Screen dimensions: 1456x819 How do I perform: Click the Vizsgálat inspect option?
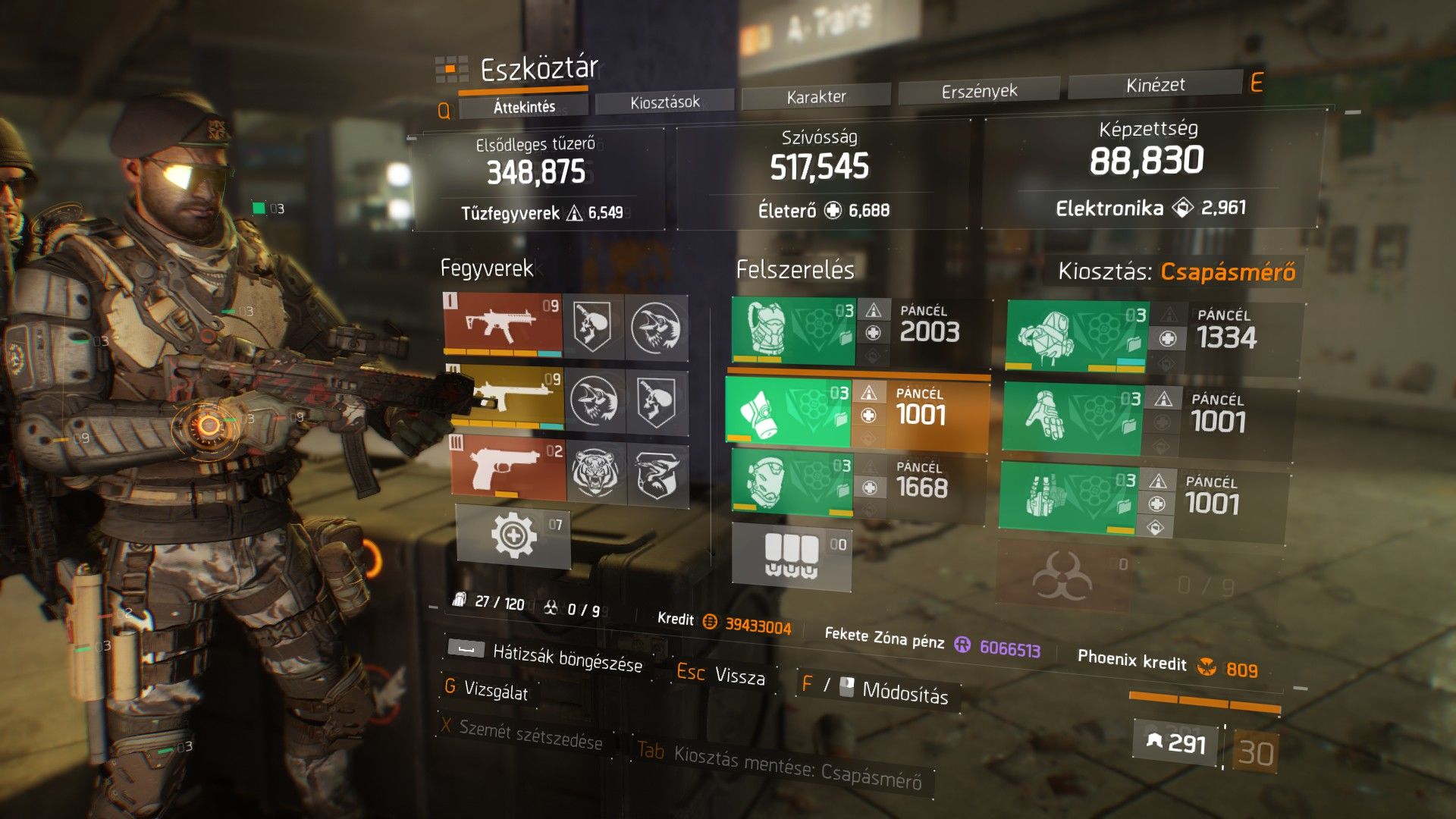(x=495, y=690)
